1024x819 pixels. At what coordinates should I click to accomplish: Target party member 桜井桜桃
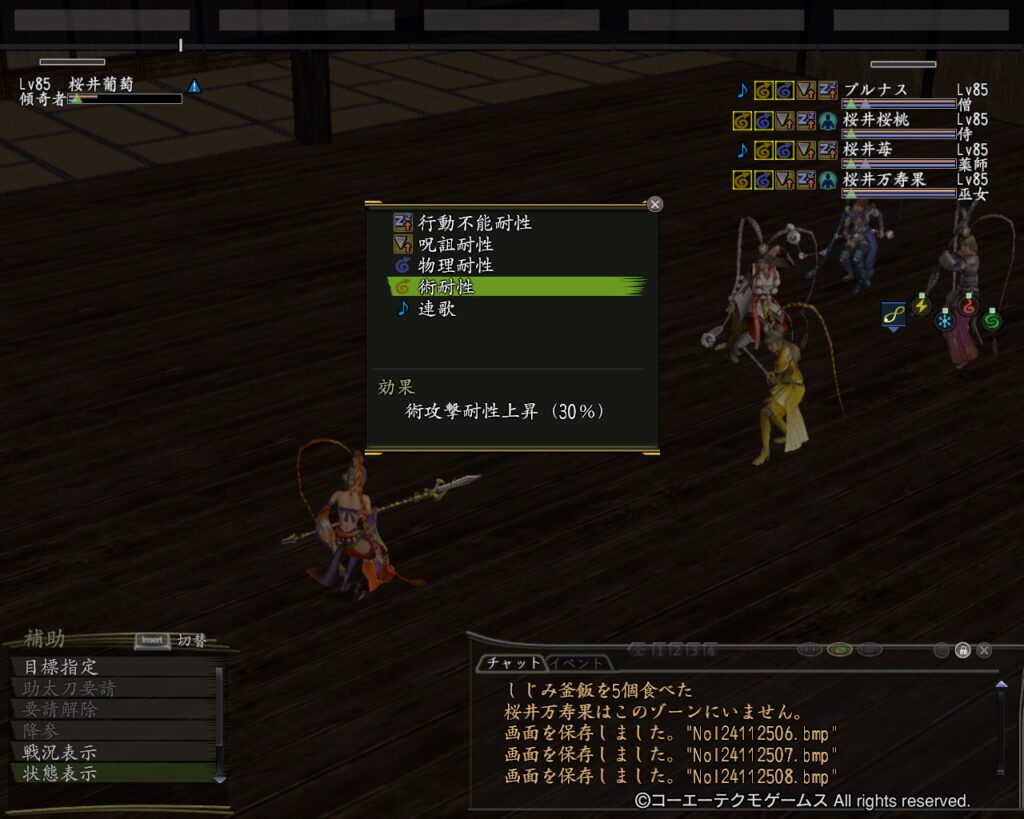pos(875,120)
